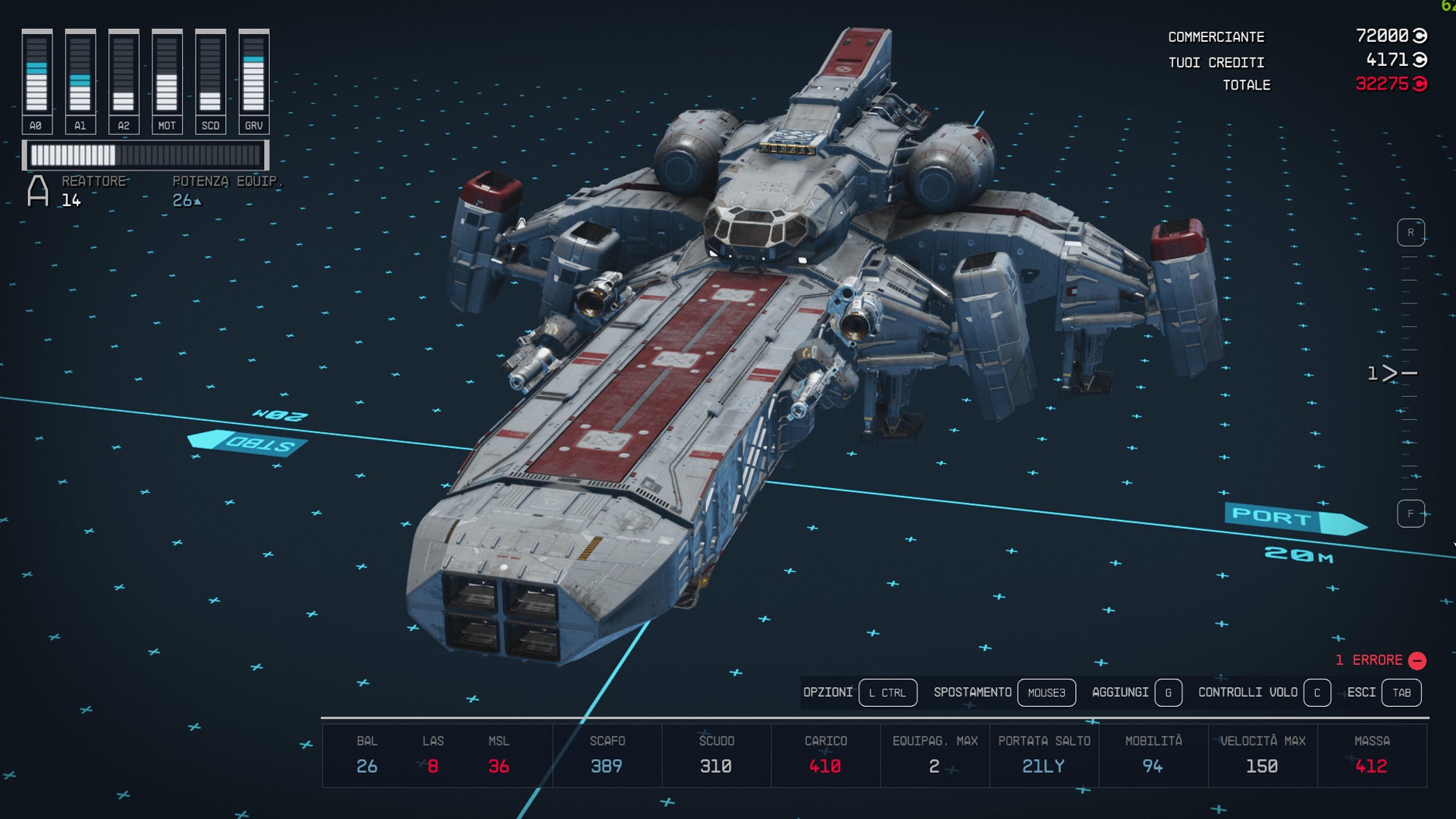Select the R marker on the vertical ruler
Screen dimensions: 1456x819
click(x=1410, y=231)
